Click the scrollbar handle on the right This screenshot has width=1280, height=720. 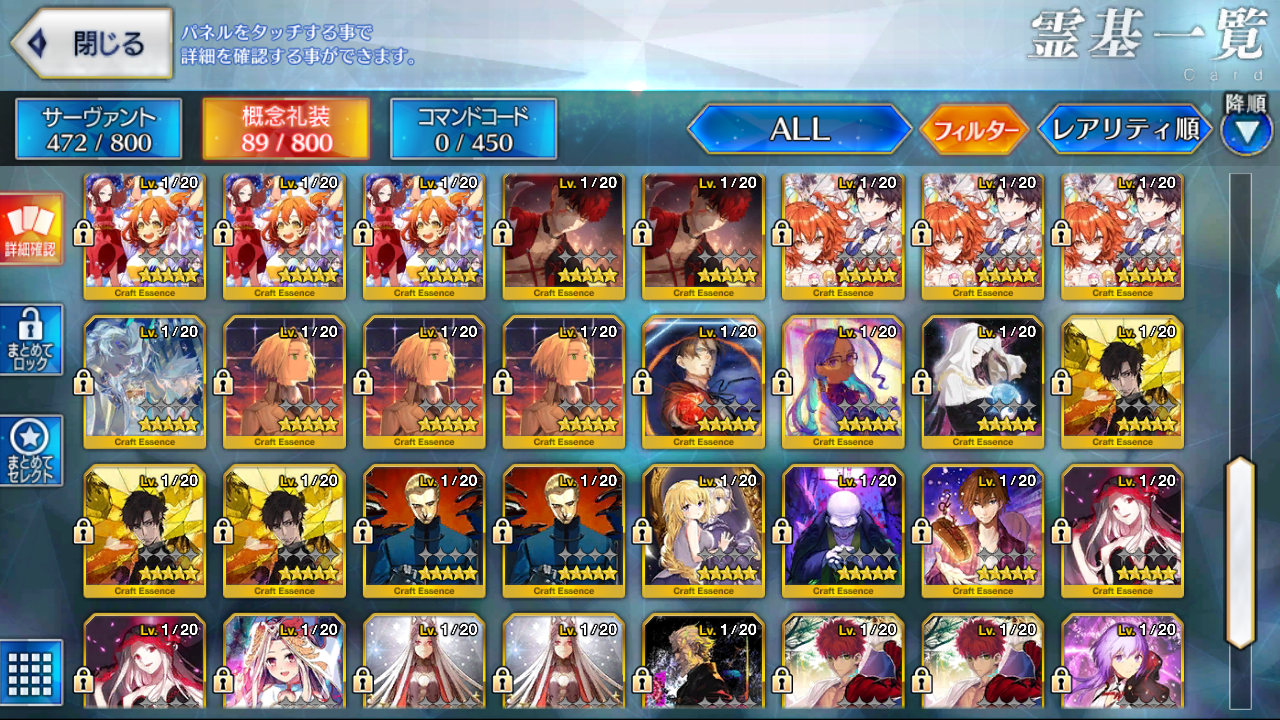[x=1240, y=552]
